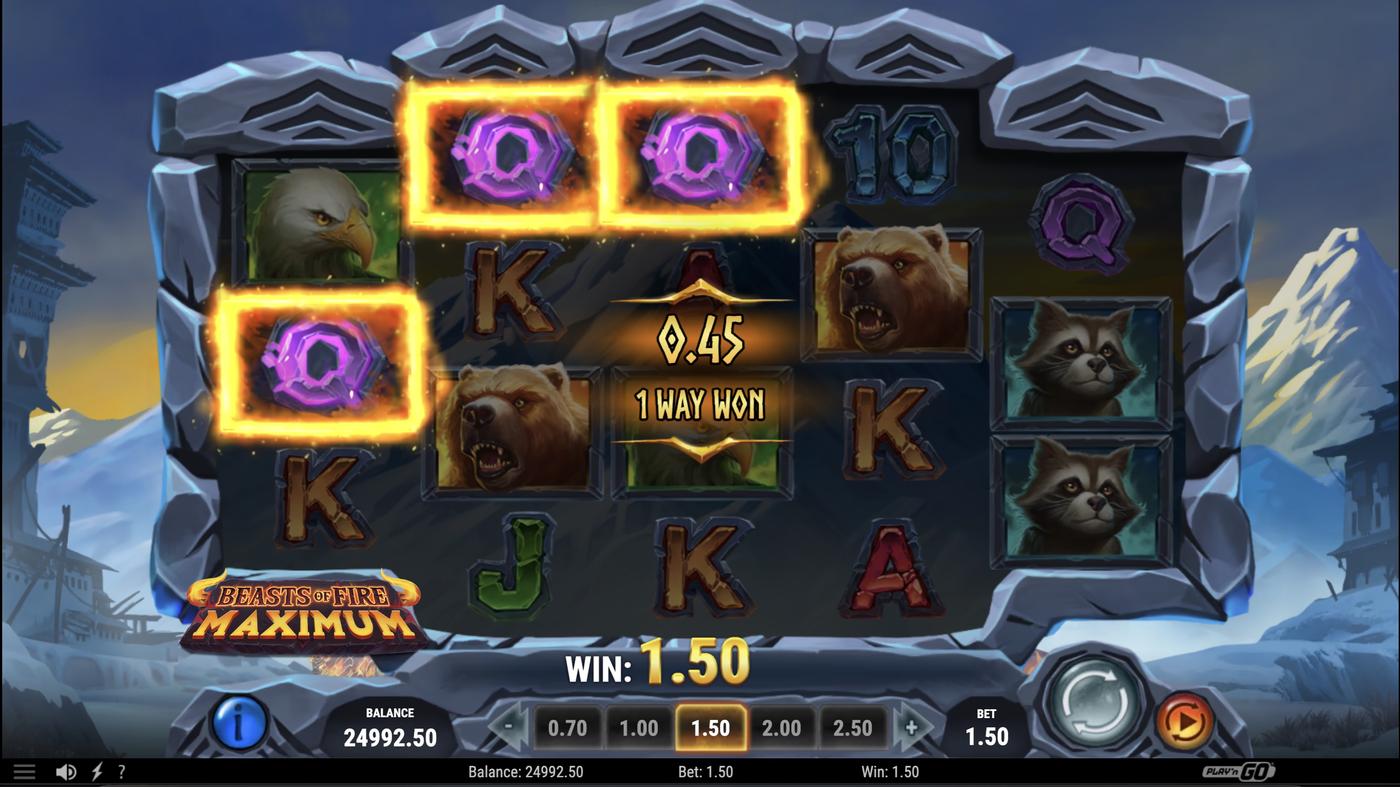The width and height of the screenshot is (1400, 787).
Task: Select the 1.00 bet amount
Action: (639, 727)
